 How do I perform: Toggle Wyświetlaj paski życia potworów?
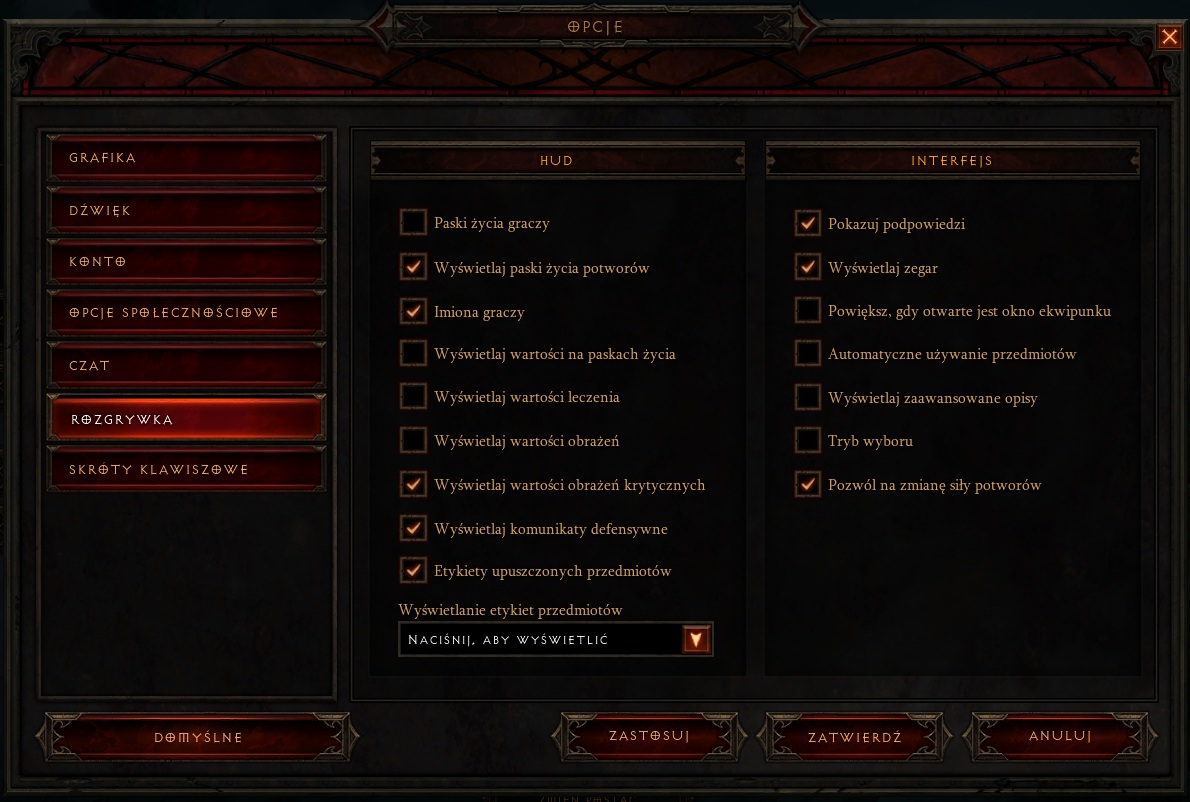[x=413, y=267]
